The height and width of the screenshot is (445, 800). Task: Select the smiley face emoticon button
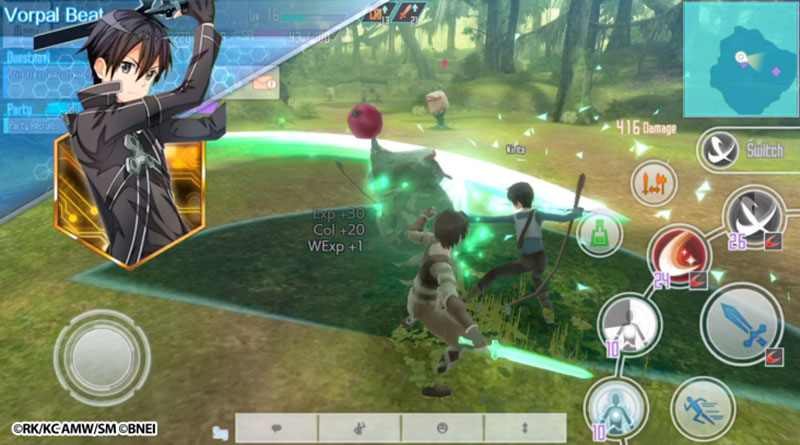click(x=442, y=428)
